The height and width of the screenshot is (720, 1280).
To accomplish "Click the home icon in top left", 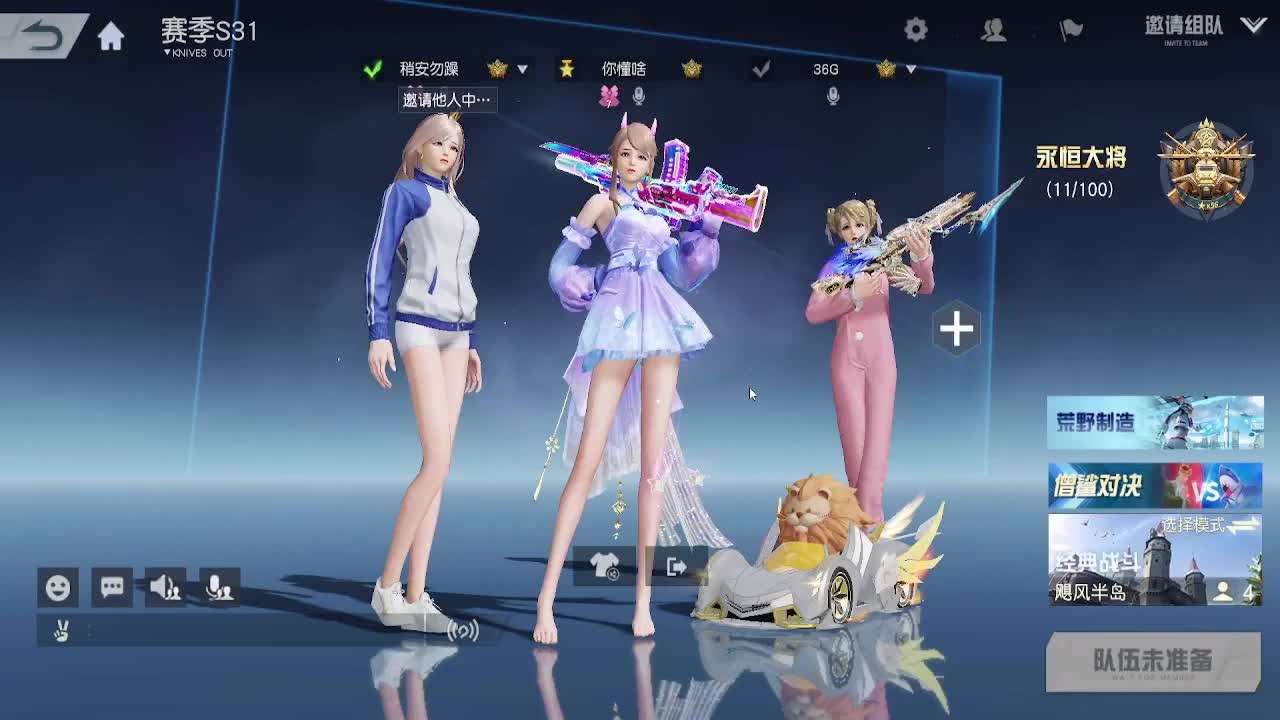I will [x=110, y=33].
